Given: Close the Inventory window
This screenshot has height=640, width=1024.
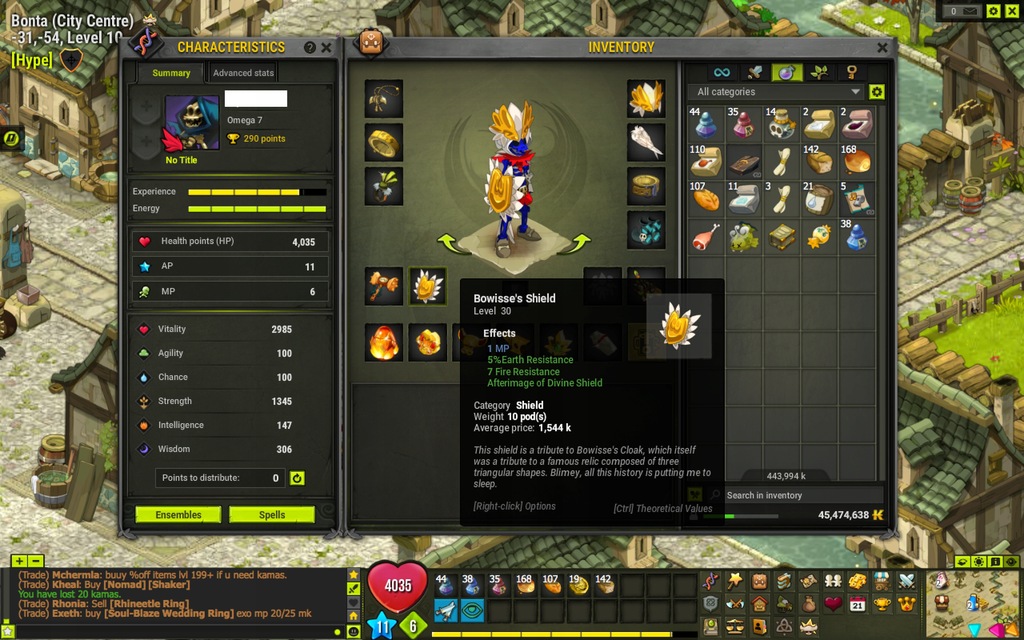Looking at the screenshot, I should point(882,47).
